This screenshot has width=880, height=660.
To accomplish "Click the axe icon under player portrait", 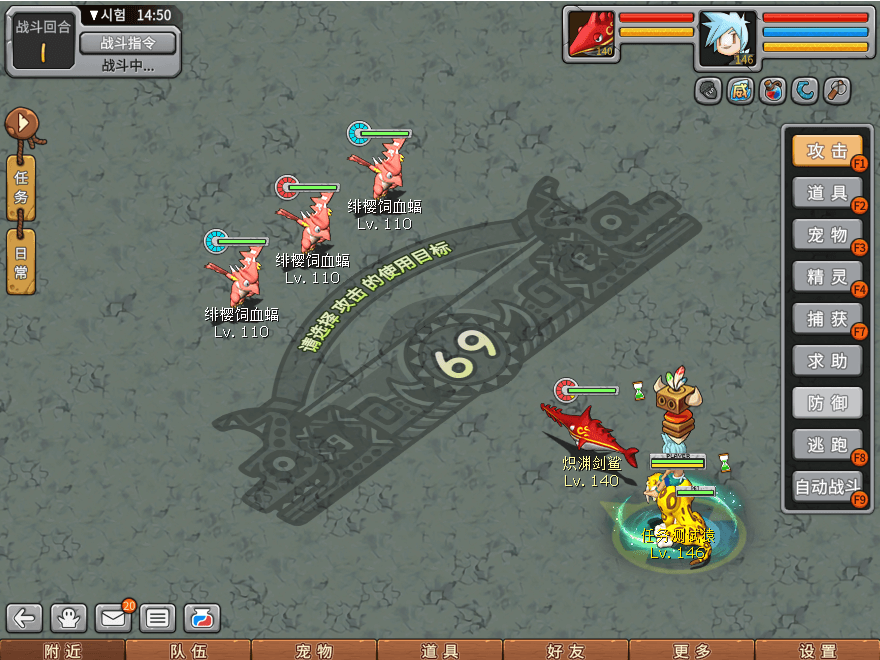I will [836, 91].
